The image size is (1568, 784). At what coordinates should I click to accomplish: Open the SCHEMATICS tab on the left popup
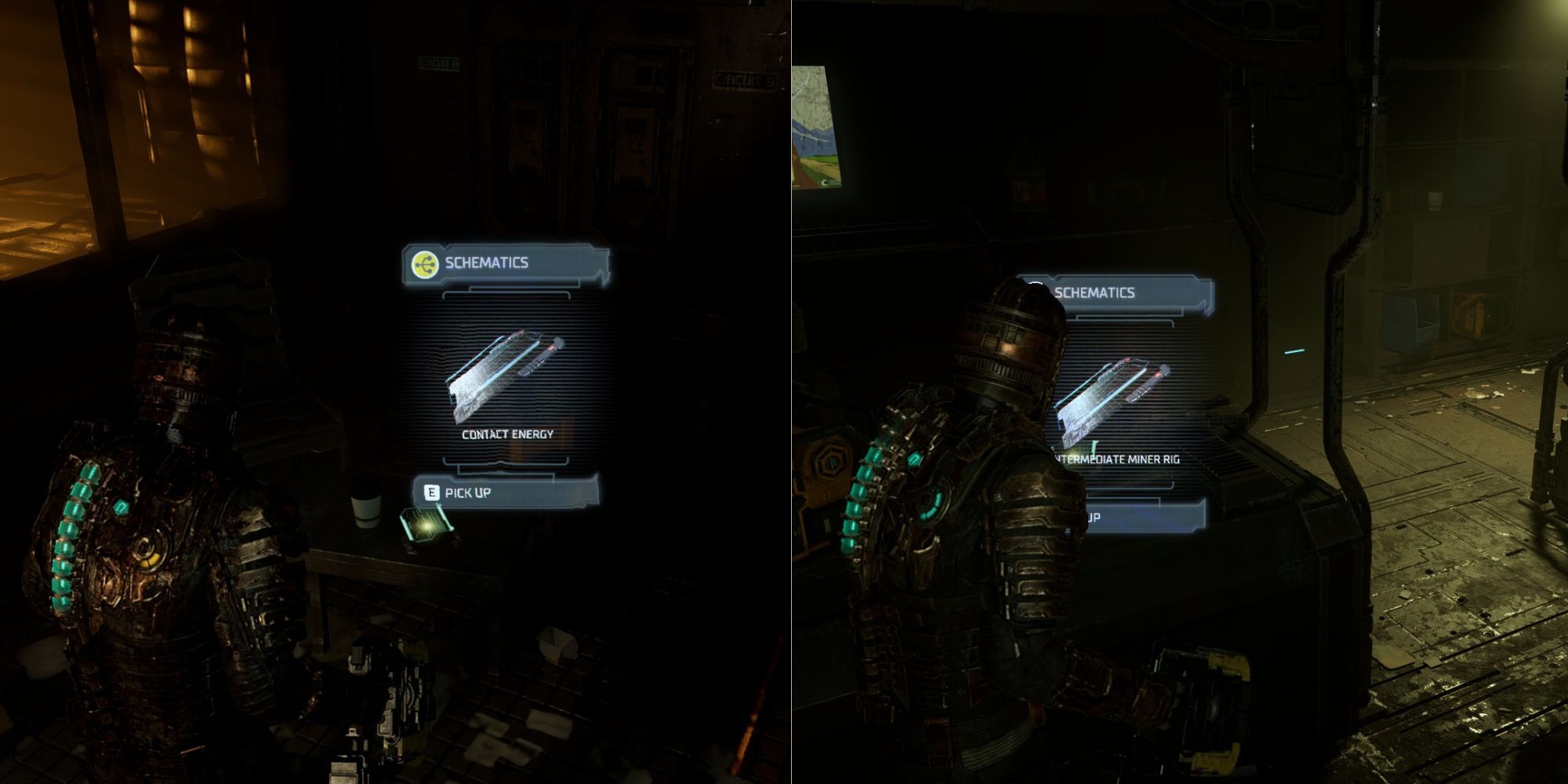(486, 264)
